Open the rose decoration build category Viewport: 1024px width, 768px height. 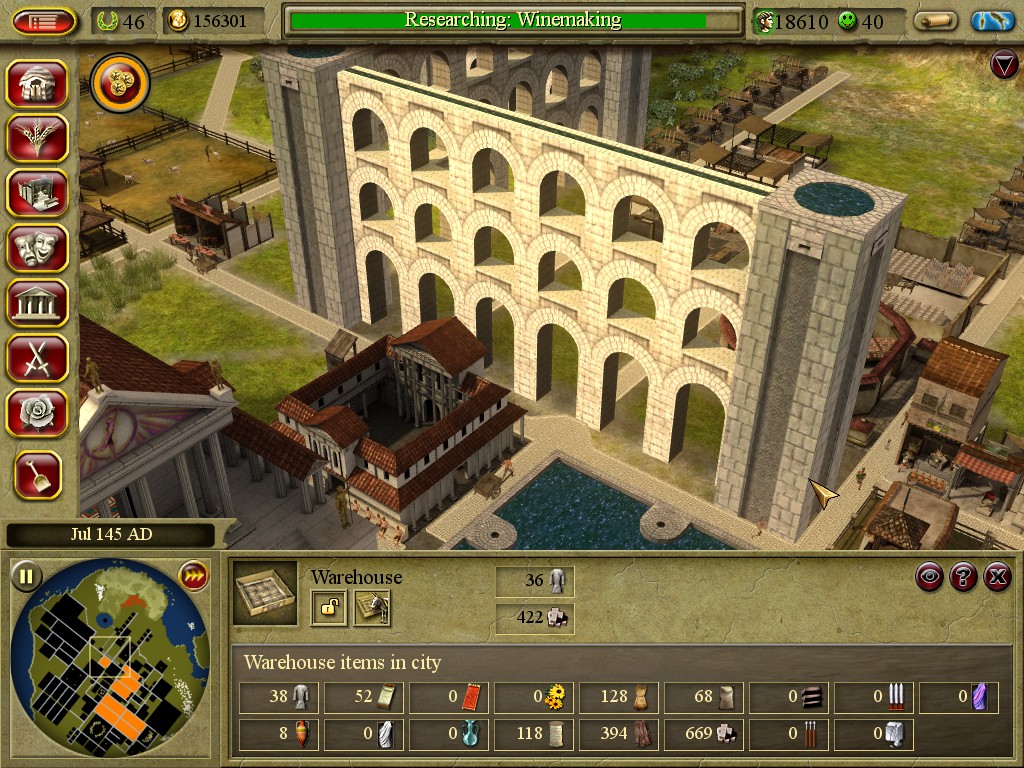click(x=38, y=412)
